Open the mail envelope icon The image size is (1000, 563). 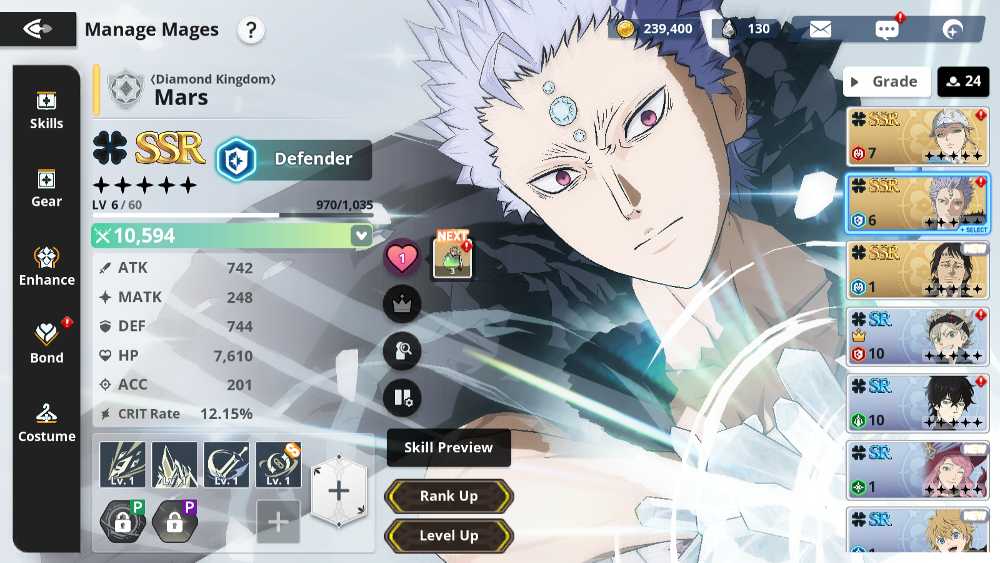[x=820, y=29]
